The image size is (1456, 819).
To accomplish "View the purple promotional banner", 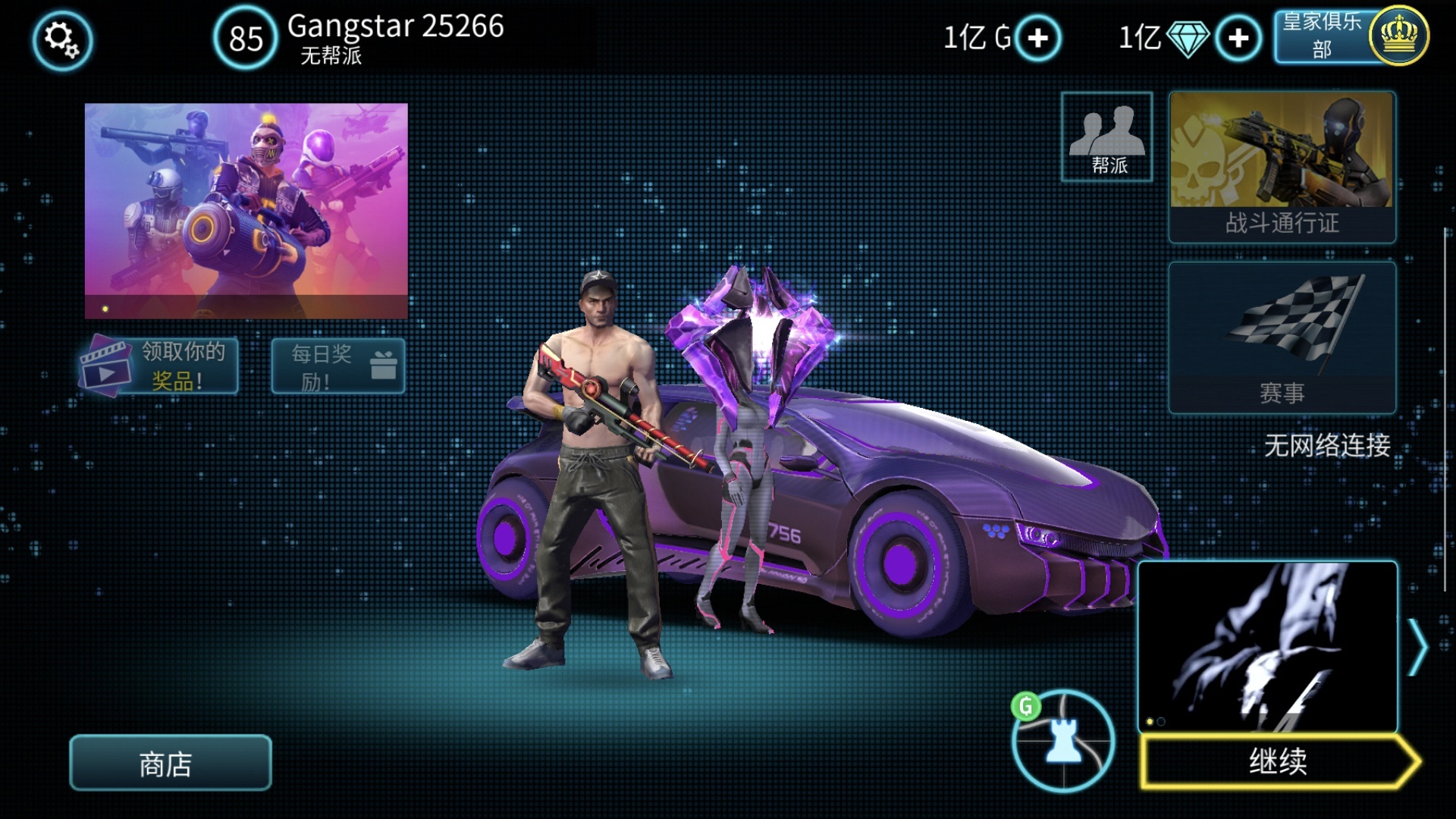I will [x=246, y=210].
